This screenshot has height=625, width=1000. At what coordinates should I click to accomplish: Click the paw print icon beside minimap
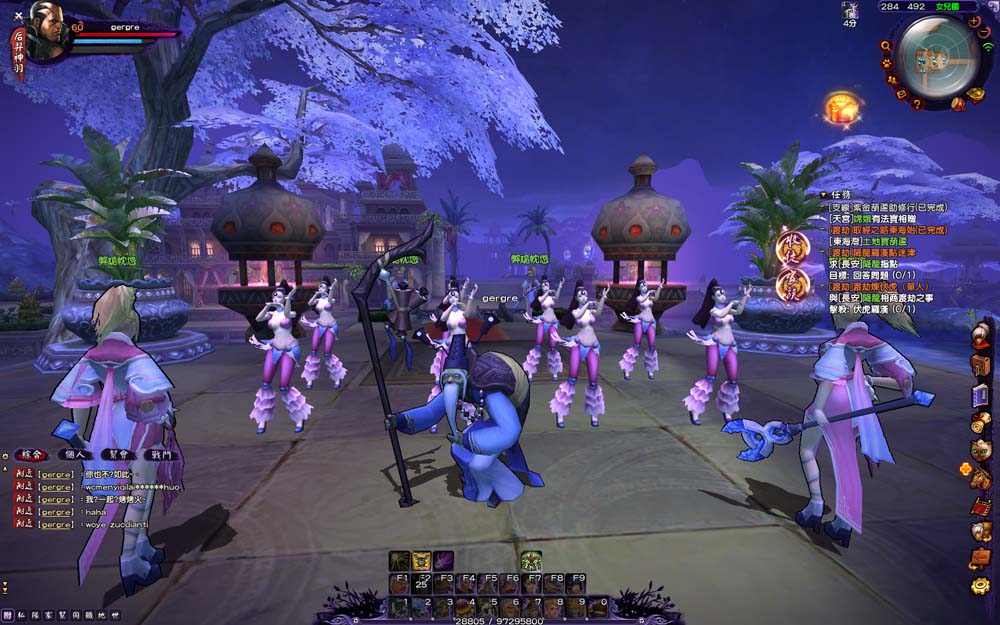(x=886, y=64)
